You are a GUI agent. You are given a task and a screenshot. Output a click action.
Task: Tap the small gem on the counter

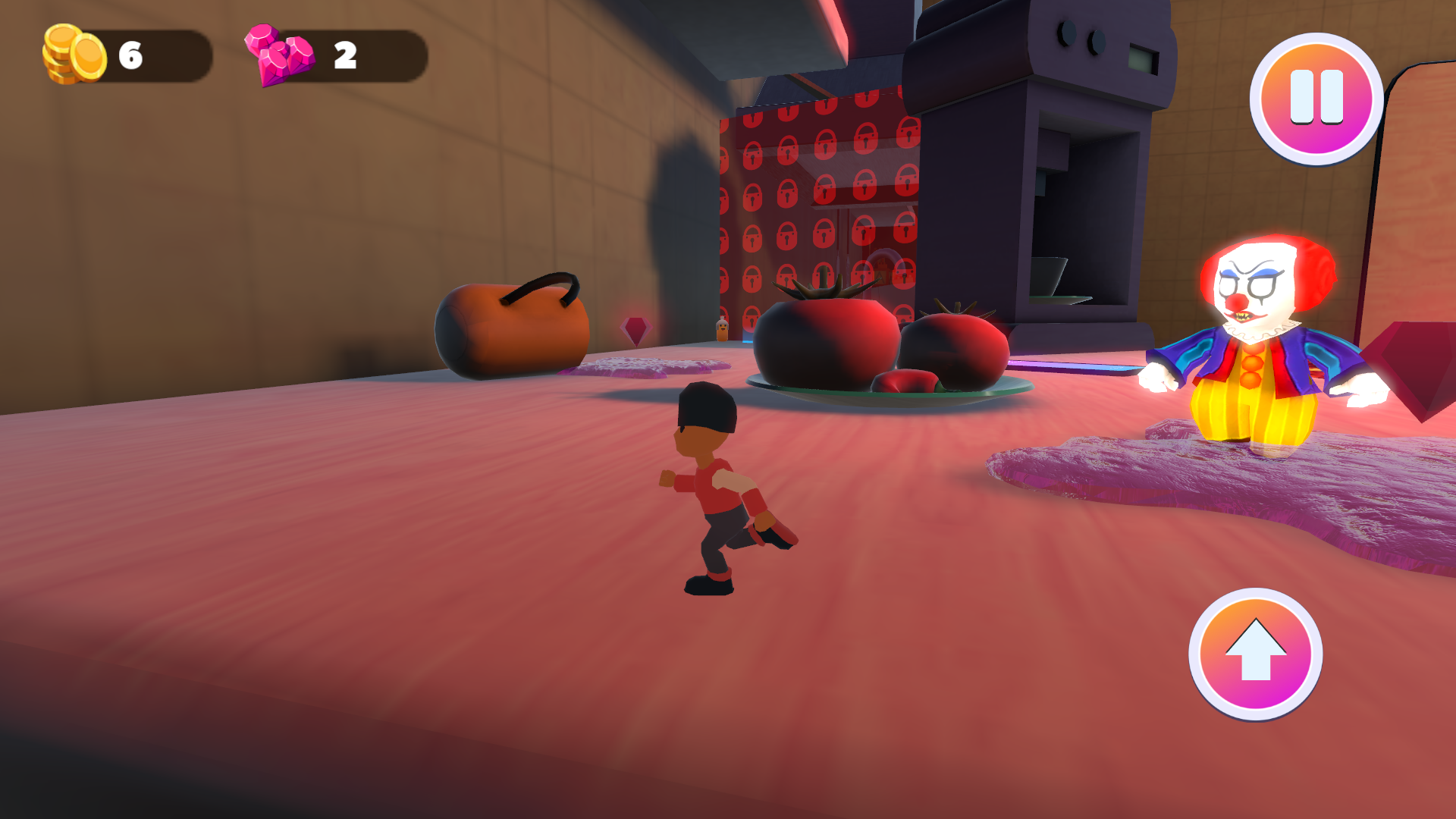[x=635, y=332]
